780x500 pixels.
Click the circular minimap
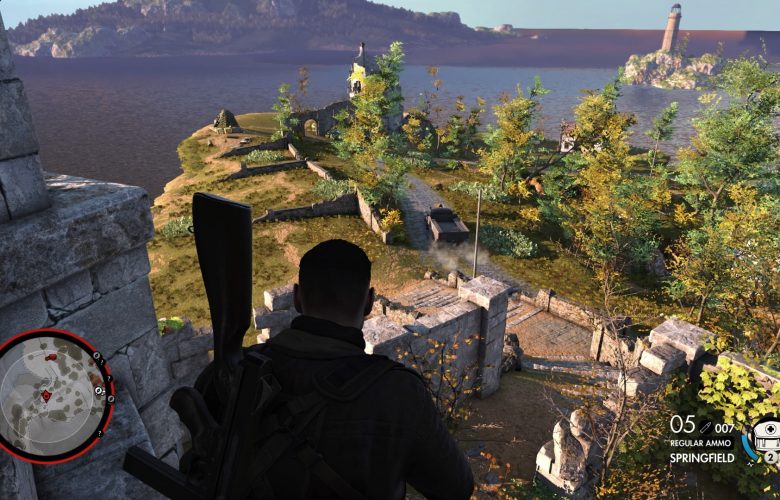coord(55,395)
